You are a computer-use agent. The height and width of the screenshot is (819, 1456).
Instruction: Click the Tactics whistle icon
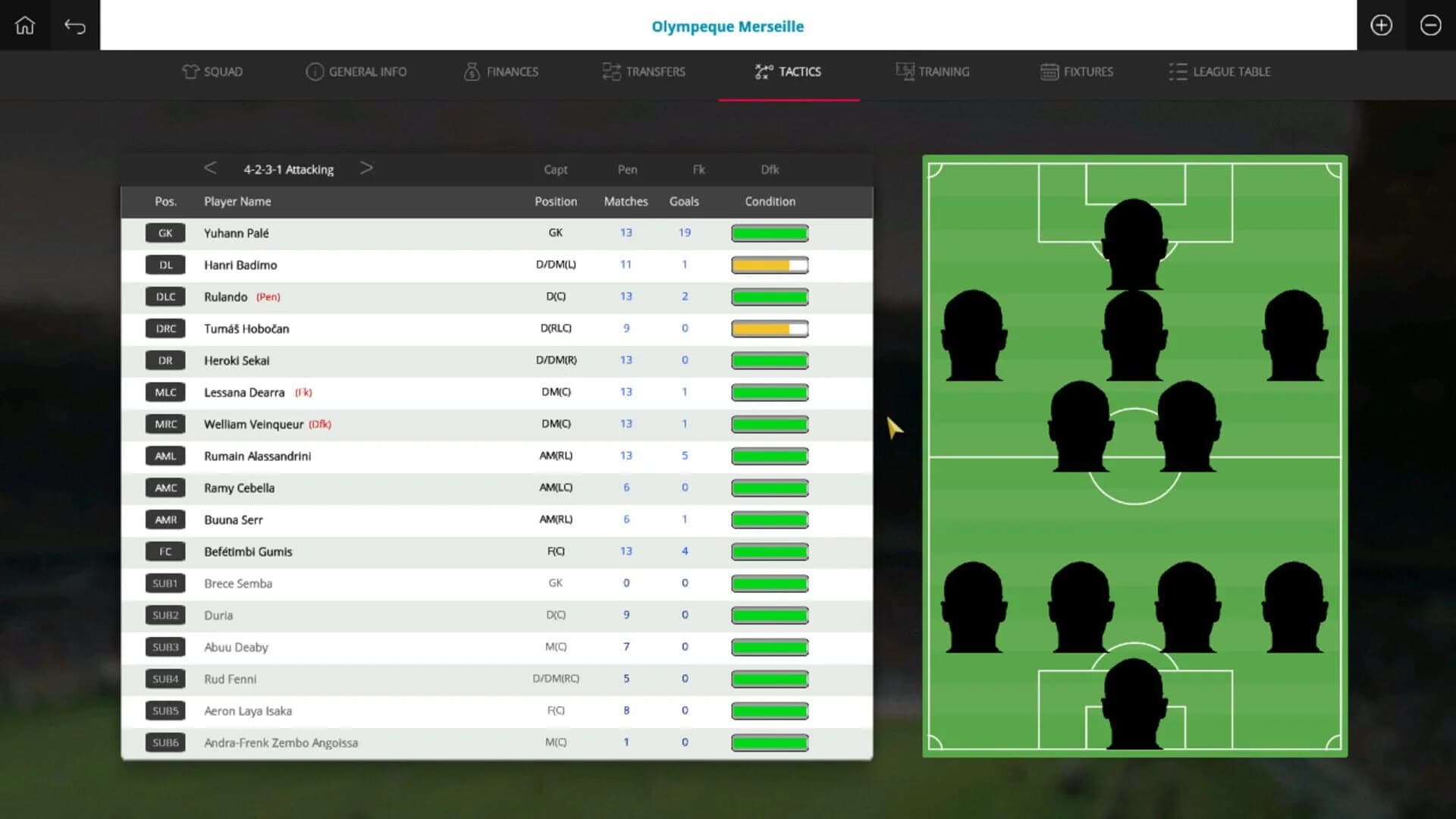tap(762, 71)
